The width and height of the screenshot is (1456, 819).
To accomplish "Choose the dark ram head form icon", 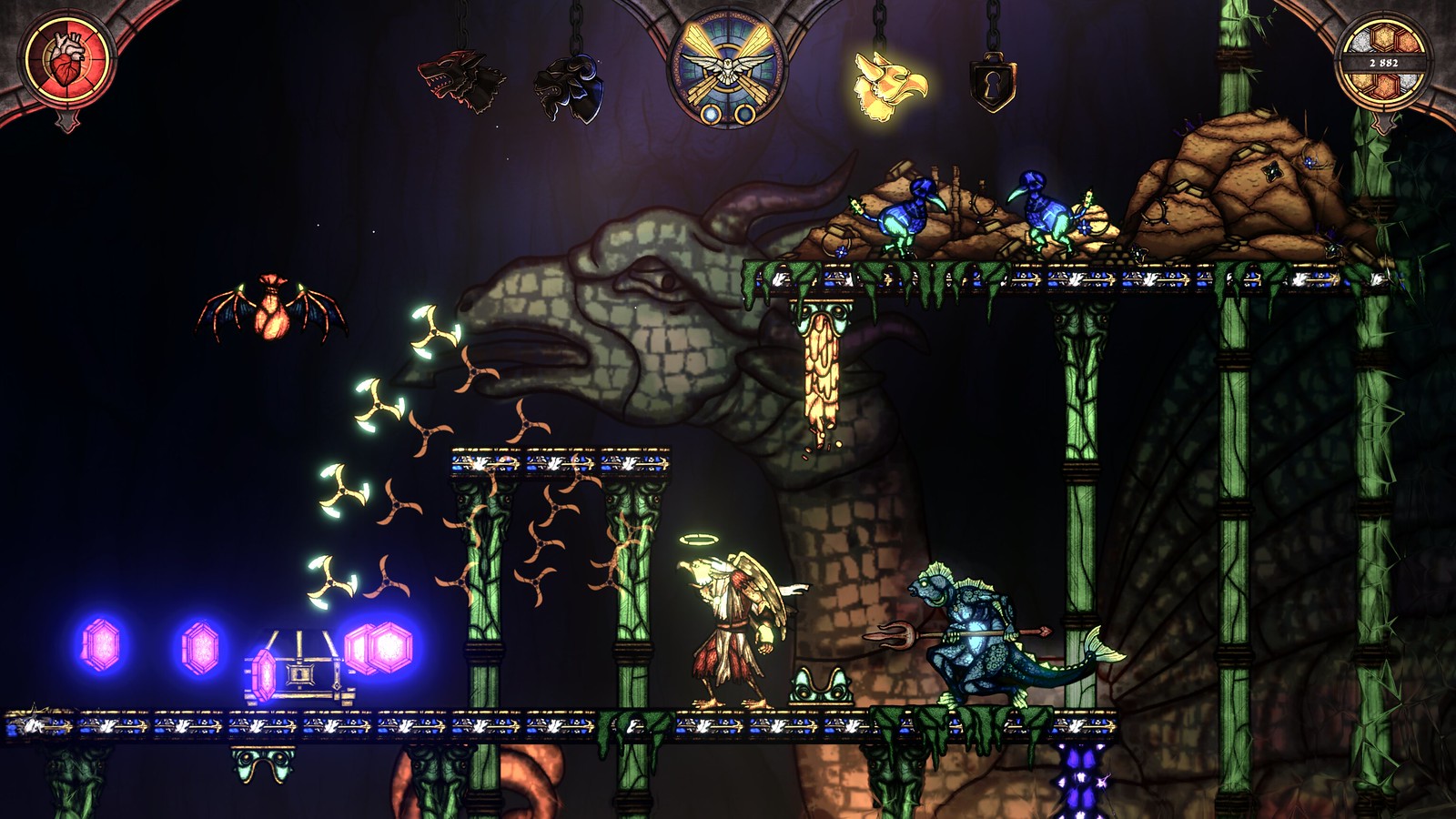I will click(x=569, y=87).
